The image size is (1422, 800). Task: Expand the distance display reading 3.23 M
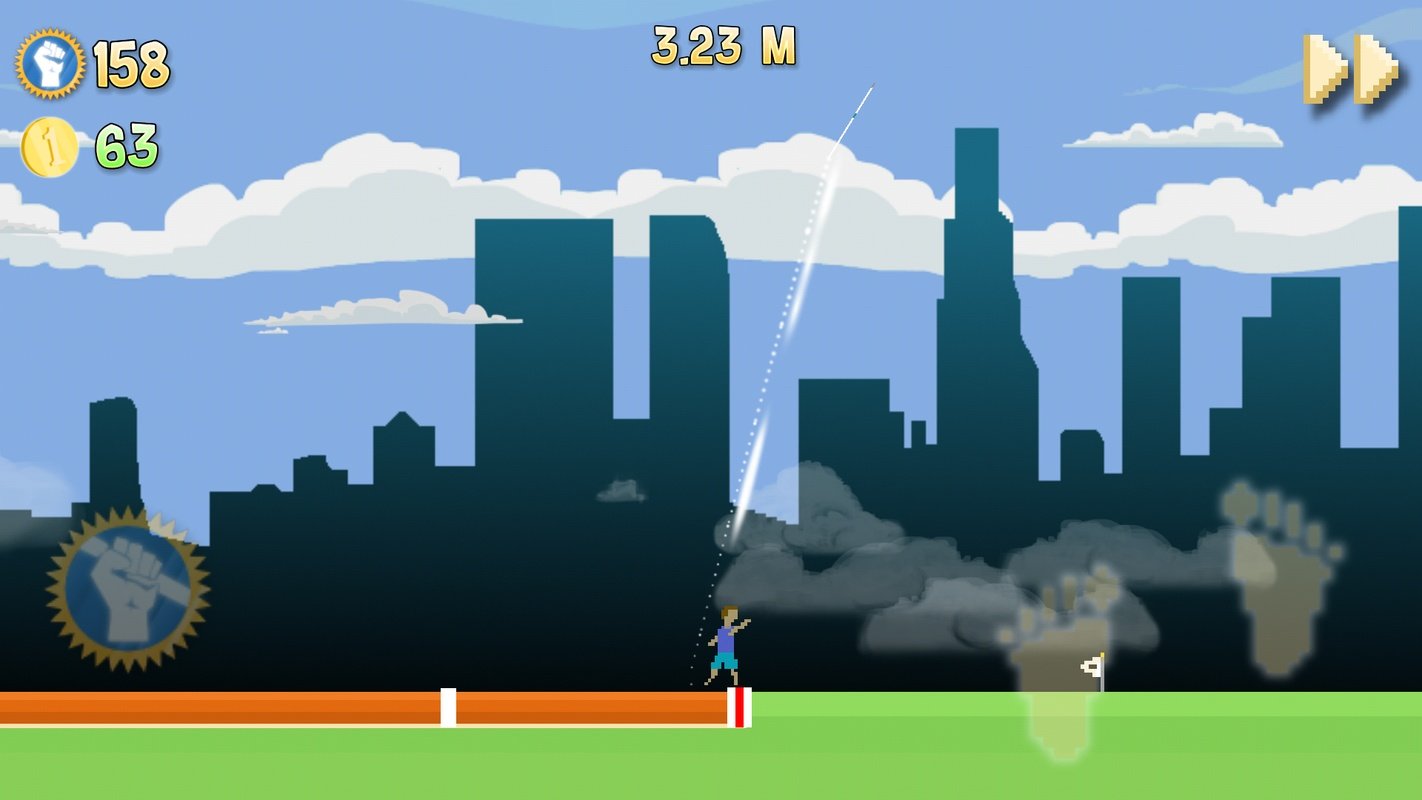725,43
